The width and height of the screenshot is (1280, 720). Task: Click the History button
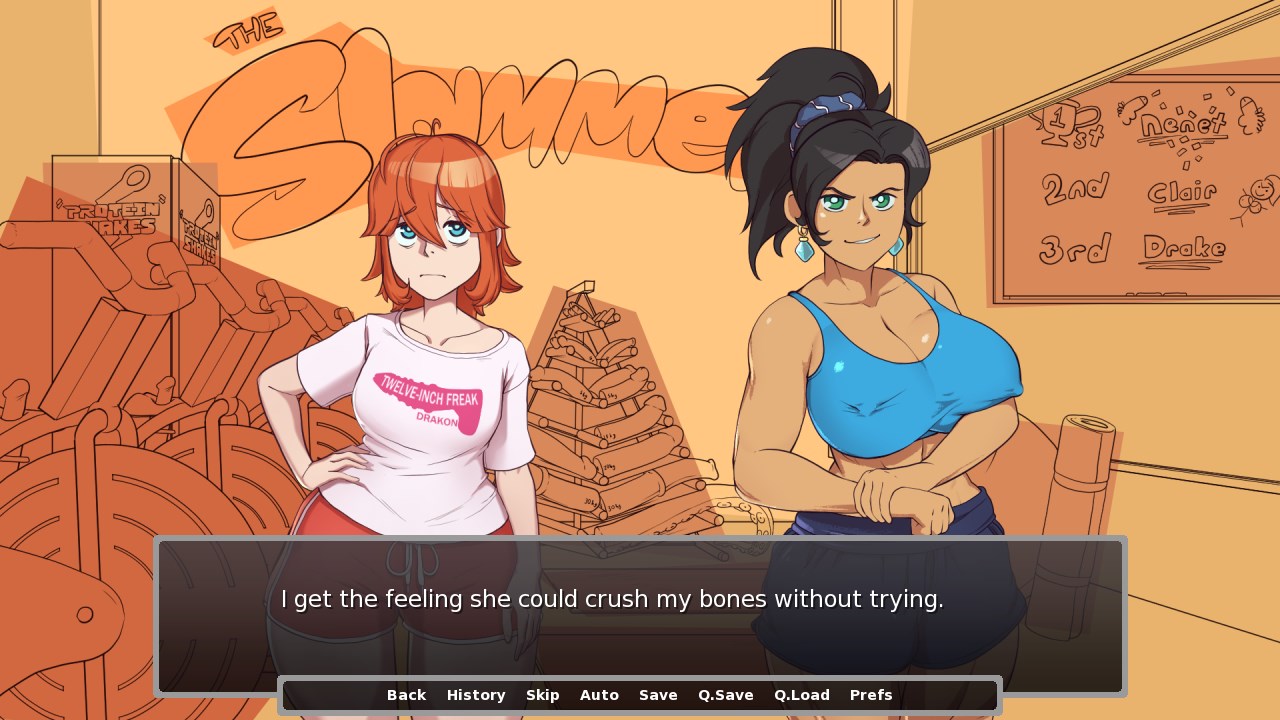476,694
